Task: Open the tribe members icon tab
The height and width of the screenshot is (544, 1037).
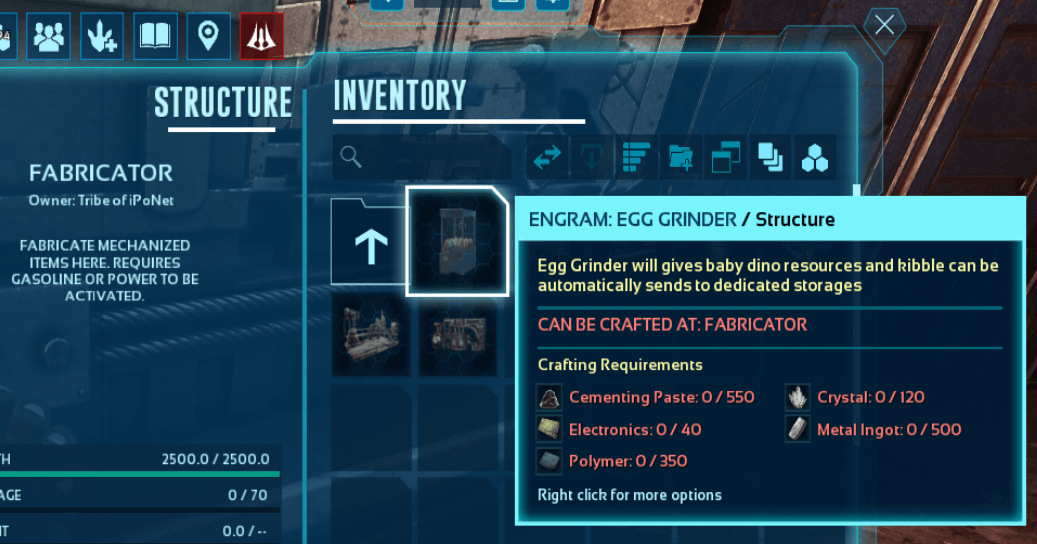Action: point(48,36)
